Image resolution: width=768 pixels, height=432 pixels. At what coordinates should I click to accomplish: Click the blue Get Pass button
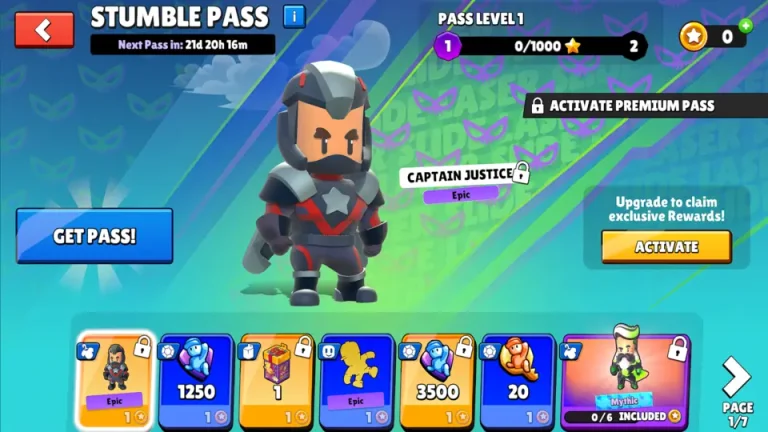point(94,236)
